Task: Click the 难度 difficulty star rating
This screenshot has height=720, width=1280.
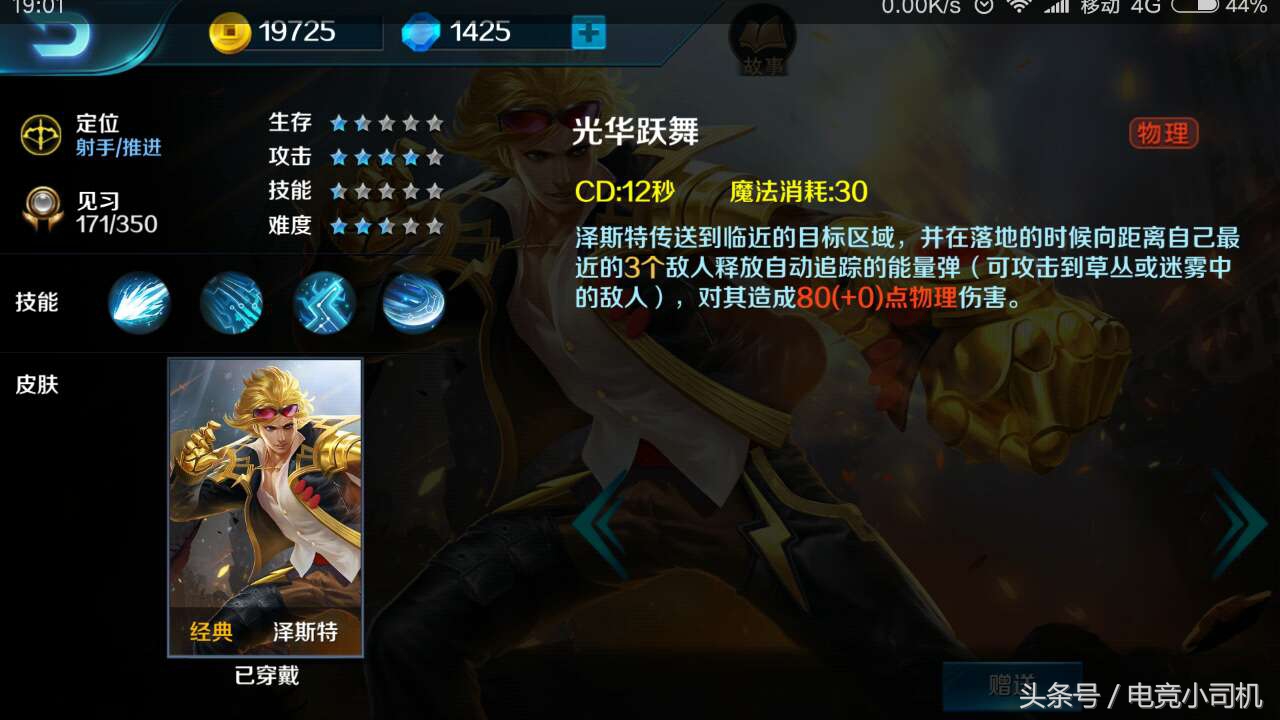Action: (385, 226)
